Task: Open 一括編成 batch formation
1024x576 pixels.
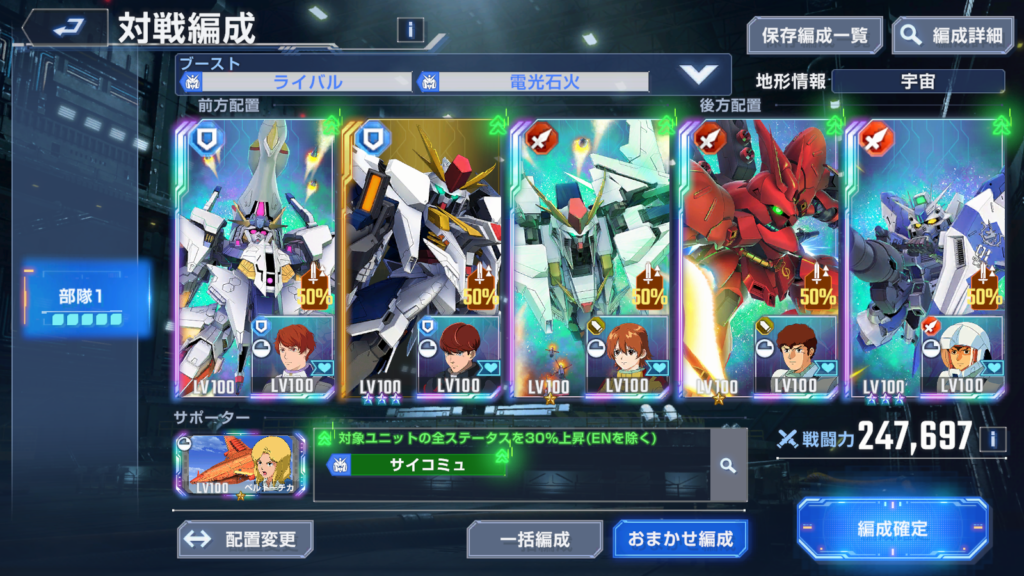Action: click(x=534, y=539)
